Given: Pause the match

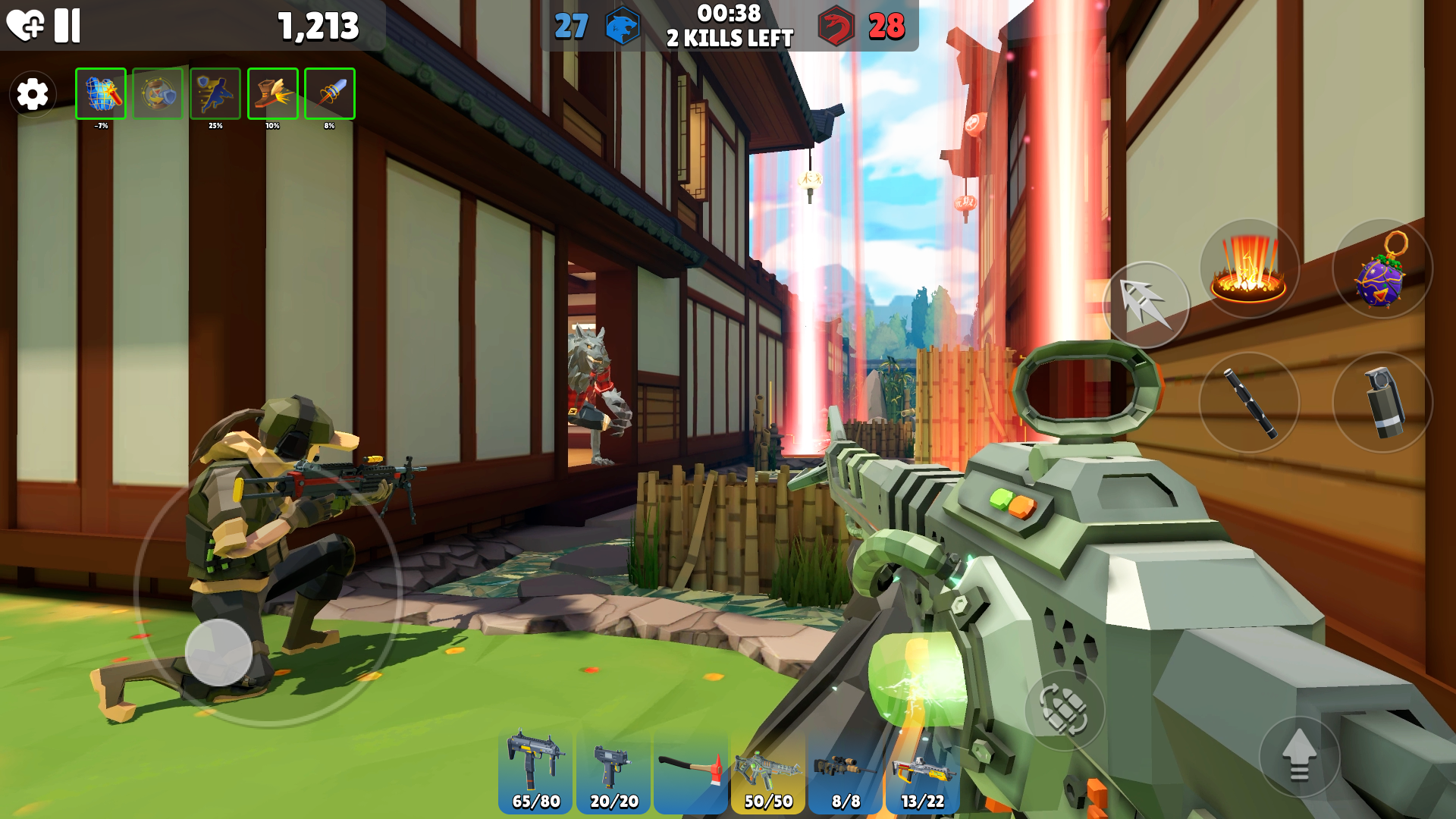Looking at the screenshot, I should click(x=67, y=25).
